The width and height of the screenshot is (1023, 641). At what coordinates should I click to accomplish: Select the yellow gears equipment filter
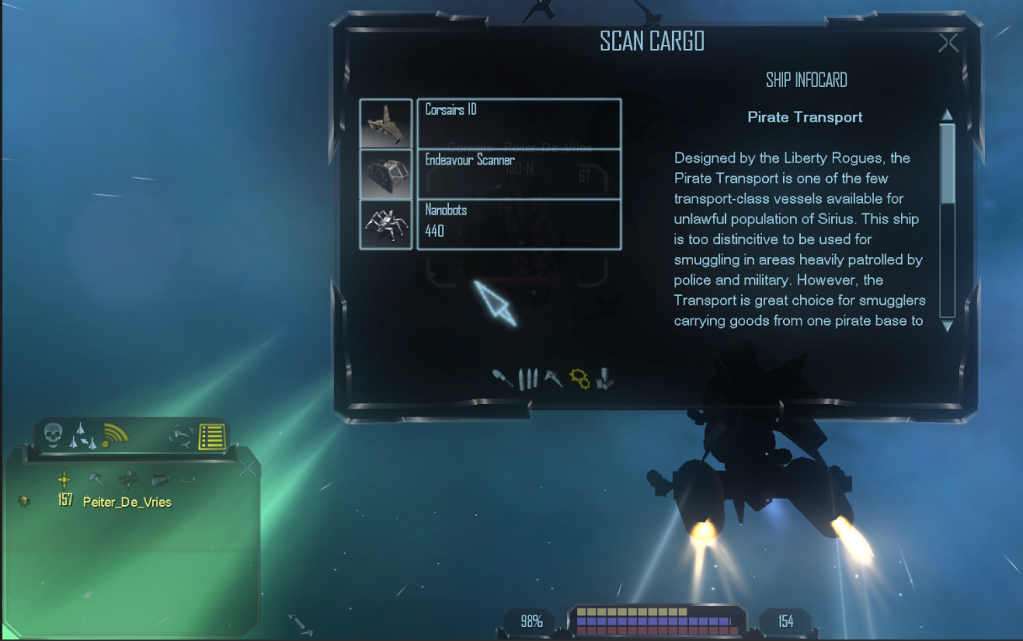(x=579, y=378)
